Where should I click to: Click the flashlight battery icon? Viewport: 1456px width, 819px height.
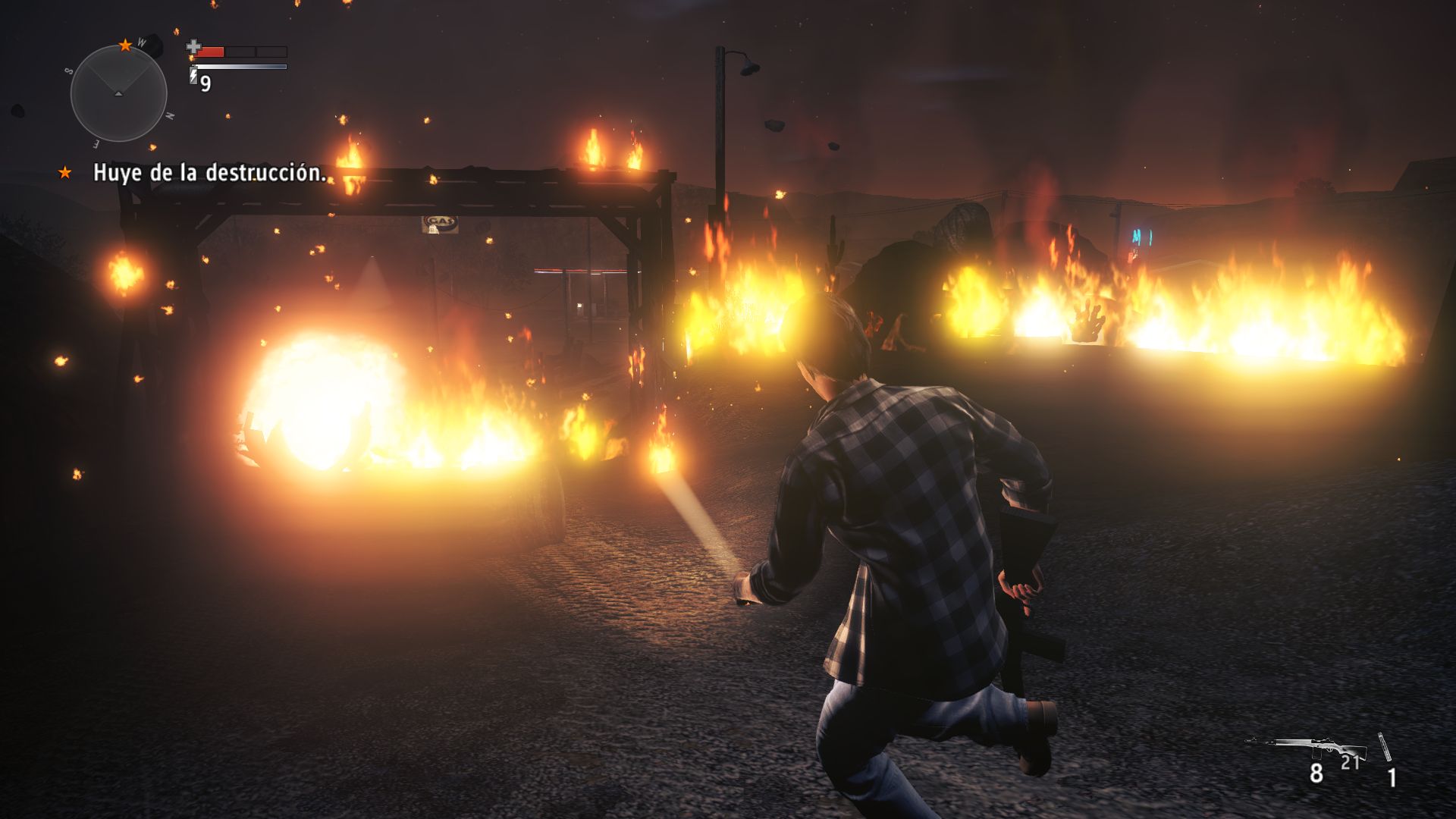(193, 75)
